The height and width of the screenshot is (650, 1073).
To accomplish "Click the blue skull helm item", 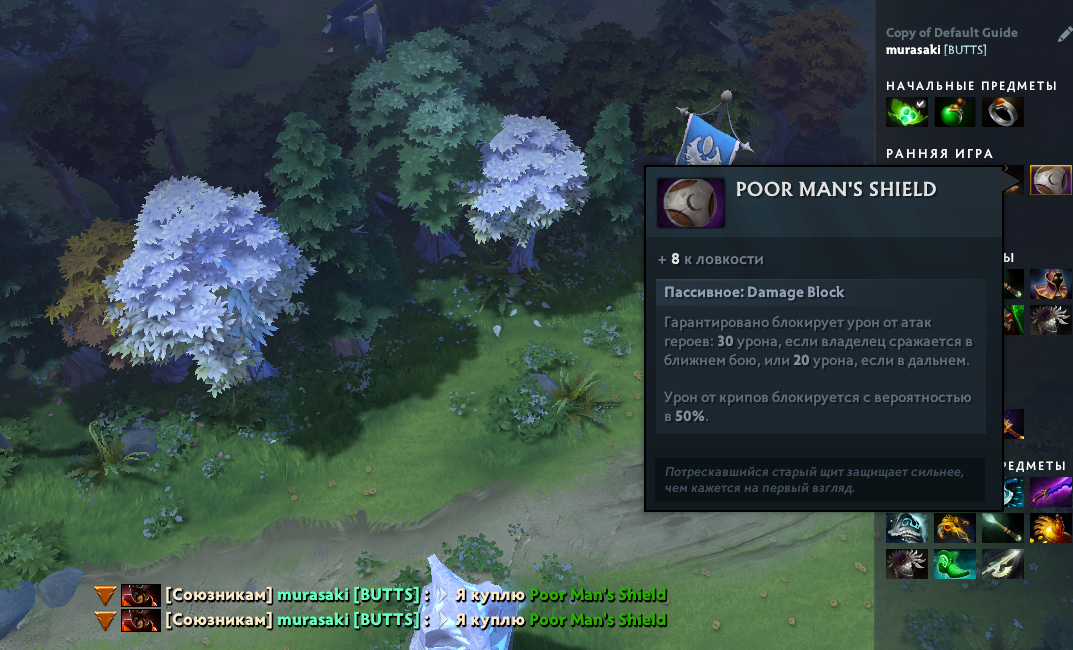I will coord(906,528).
